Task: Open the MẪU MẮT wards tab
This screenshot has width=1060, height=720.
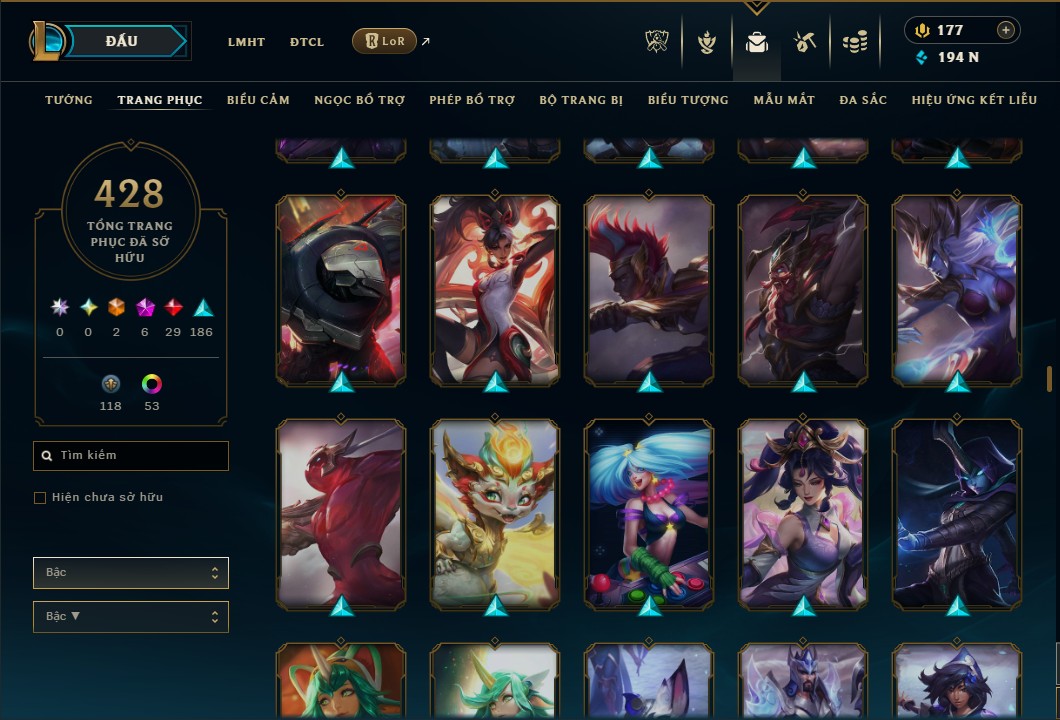Action: pos(784,100)
